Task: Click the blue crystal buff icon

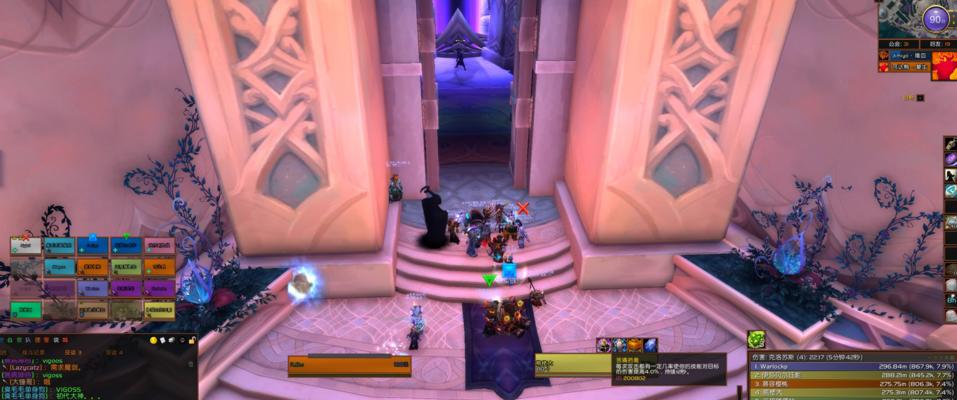Action: (x=649, y=345)
